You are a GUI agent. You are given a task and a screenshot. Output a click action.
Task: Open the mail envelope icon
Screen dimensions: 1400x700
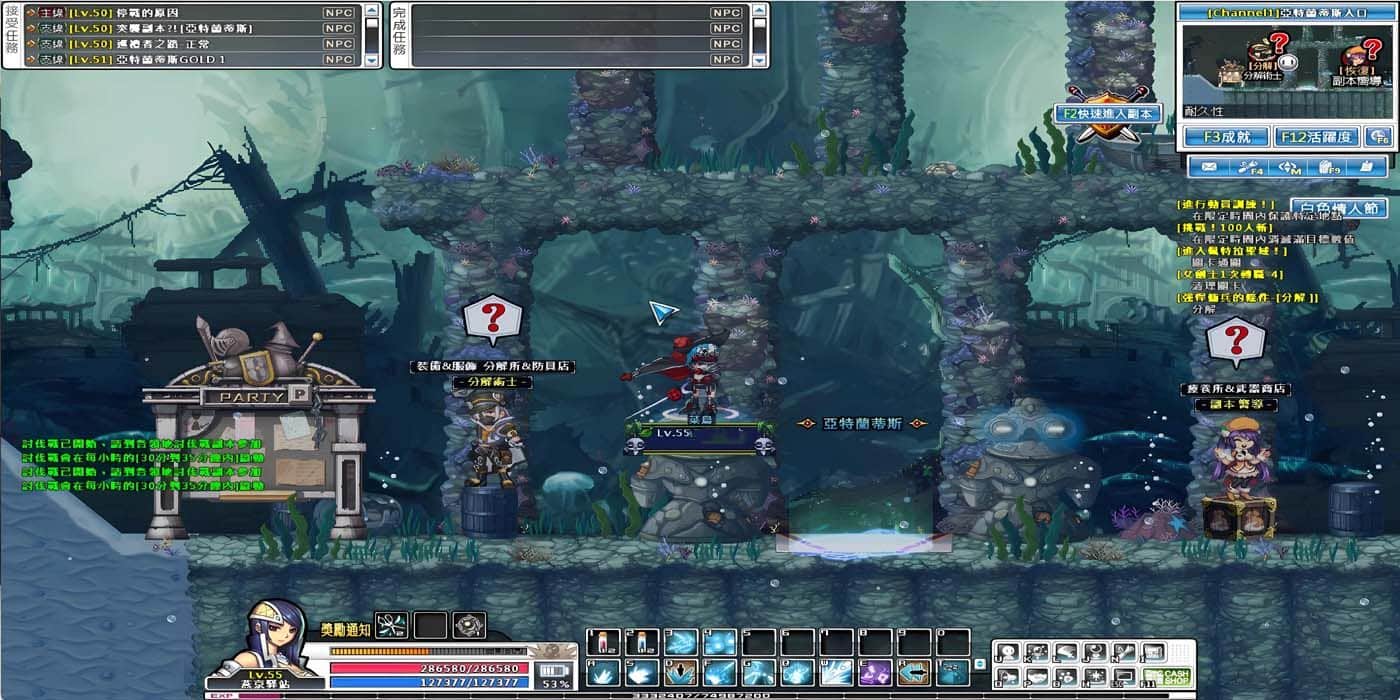(1209, 167)
